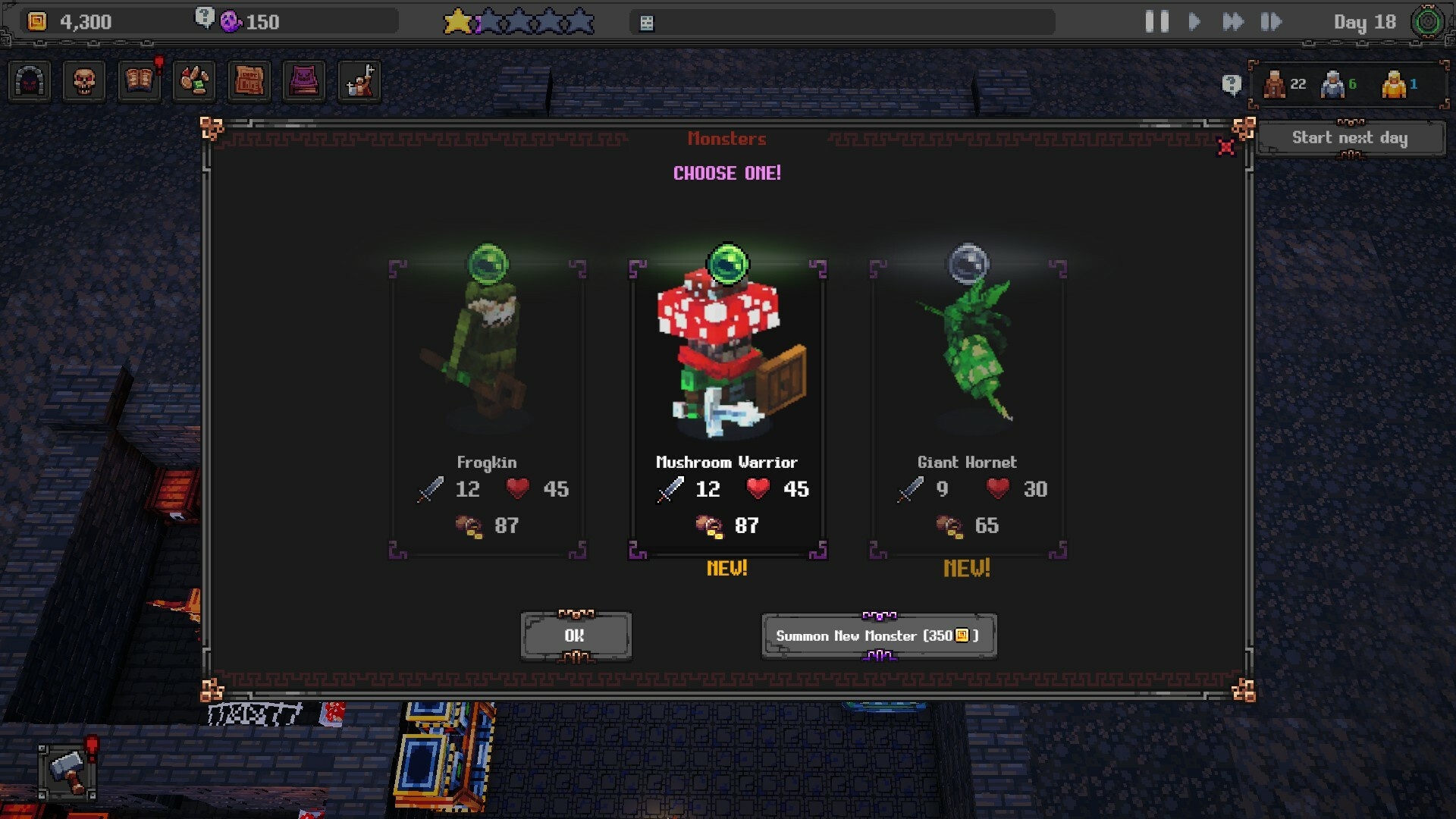Click the green ring icon beside Day 18
Image resolution: width=1456 pixels, height=819 pixels.
(x=1427, y=22)
